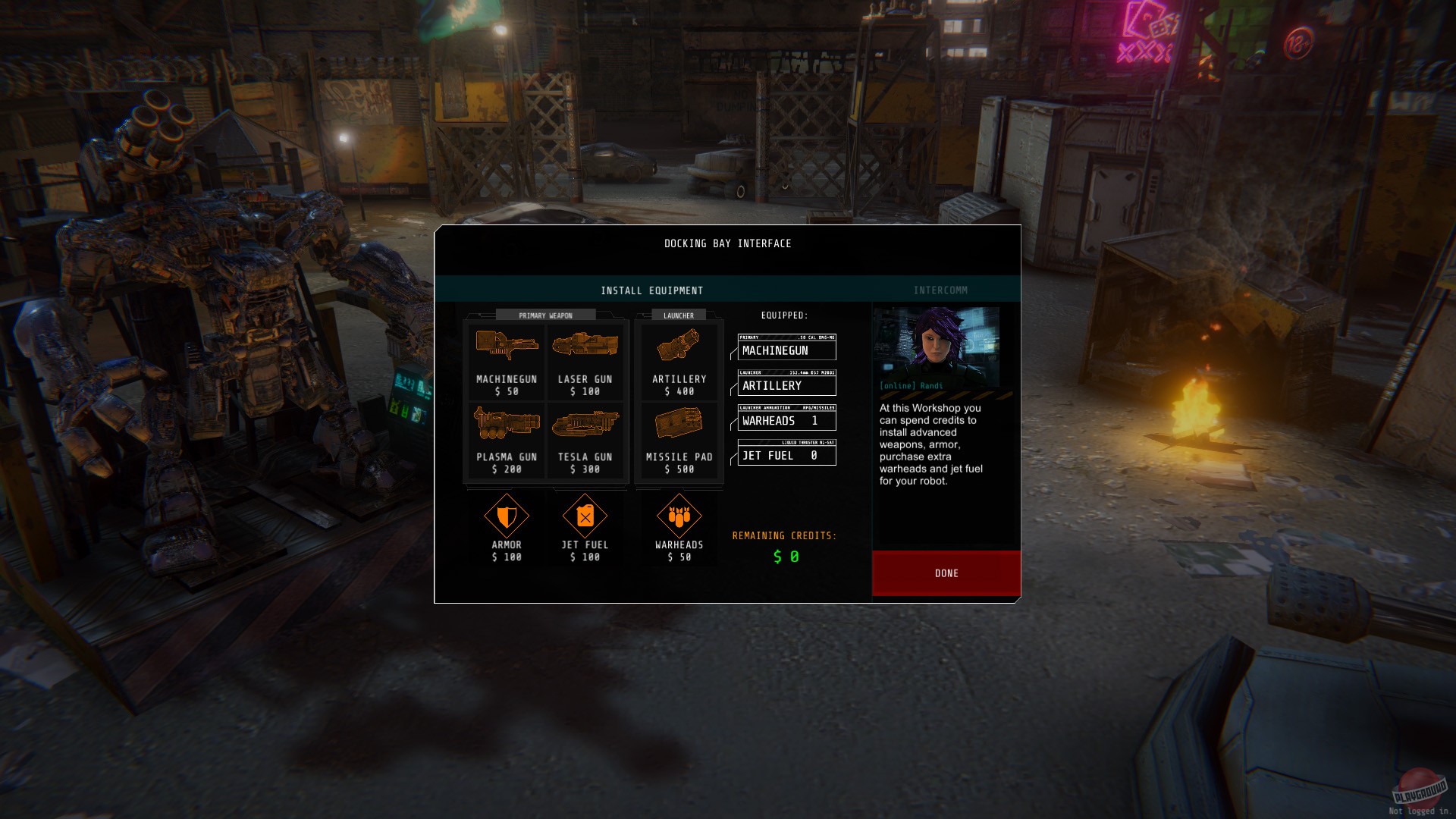The width and height of the screenshot is (1456, 819).
Task: Toggle the Jet Fuel thruster slot
Action: pyautogui.click(x=786, y=455)
